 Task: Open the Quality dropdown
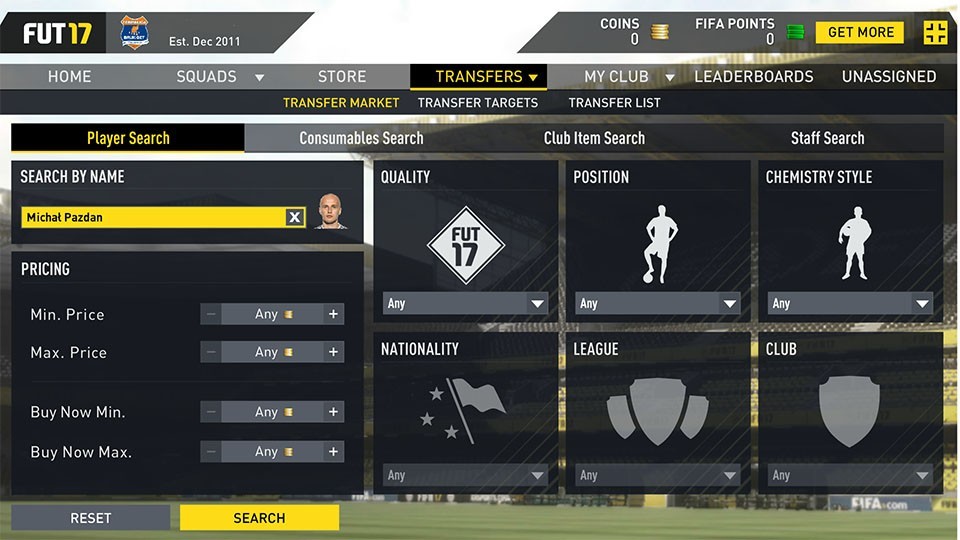[465, 303]
